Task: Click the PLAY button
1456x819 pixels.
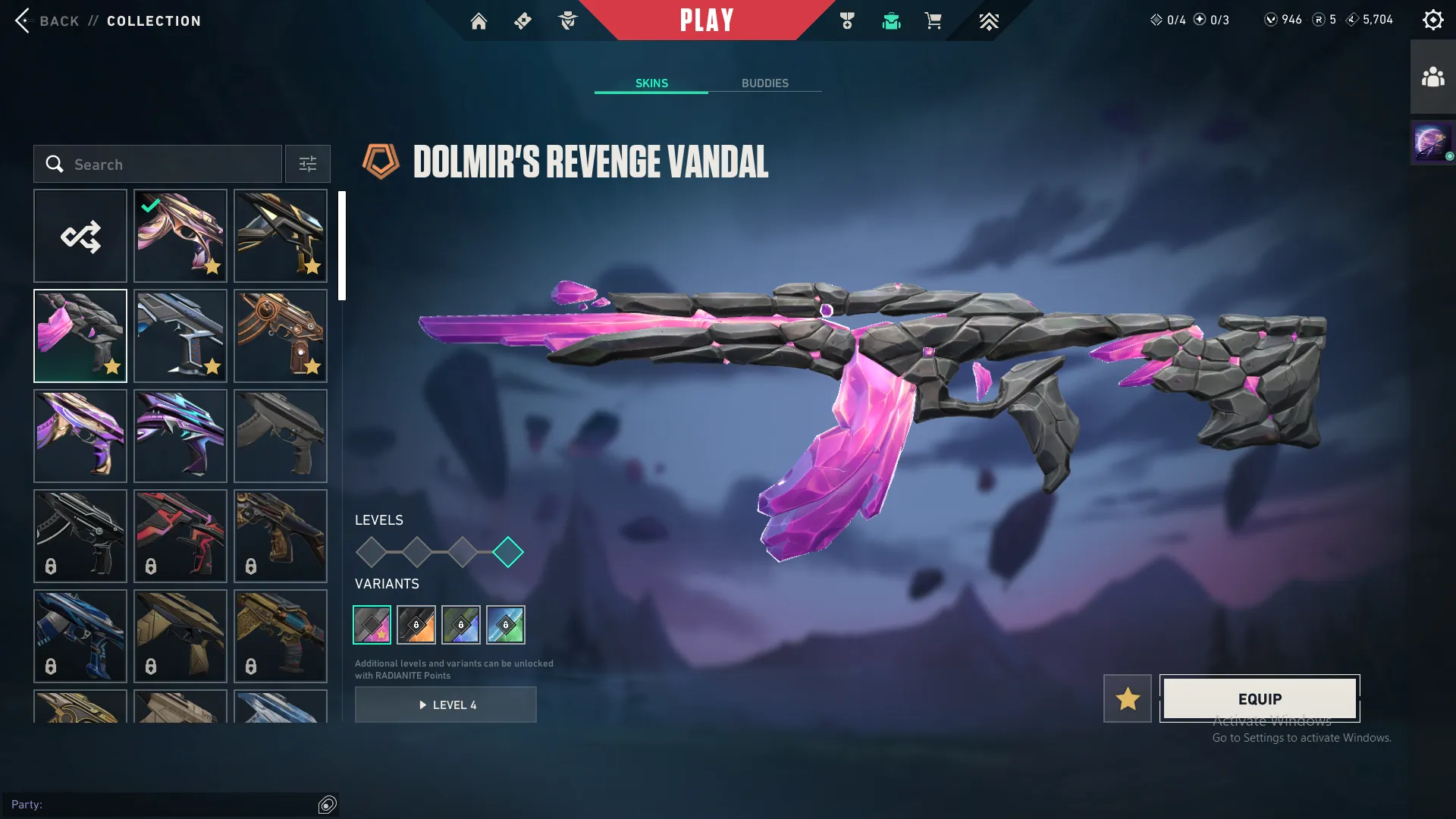Action: pyautogui.click(x=708, y=20)
